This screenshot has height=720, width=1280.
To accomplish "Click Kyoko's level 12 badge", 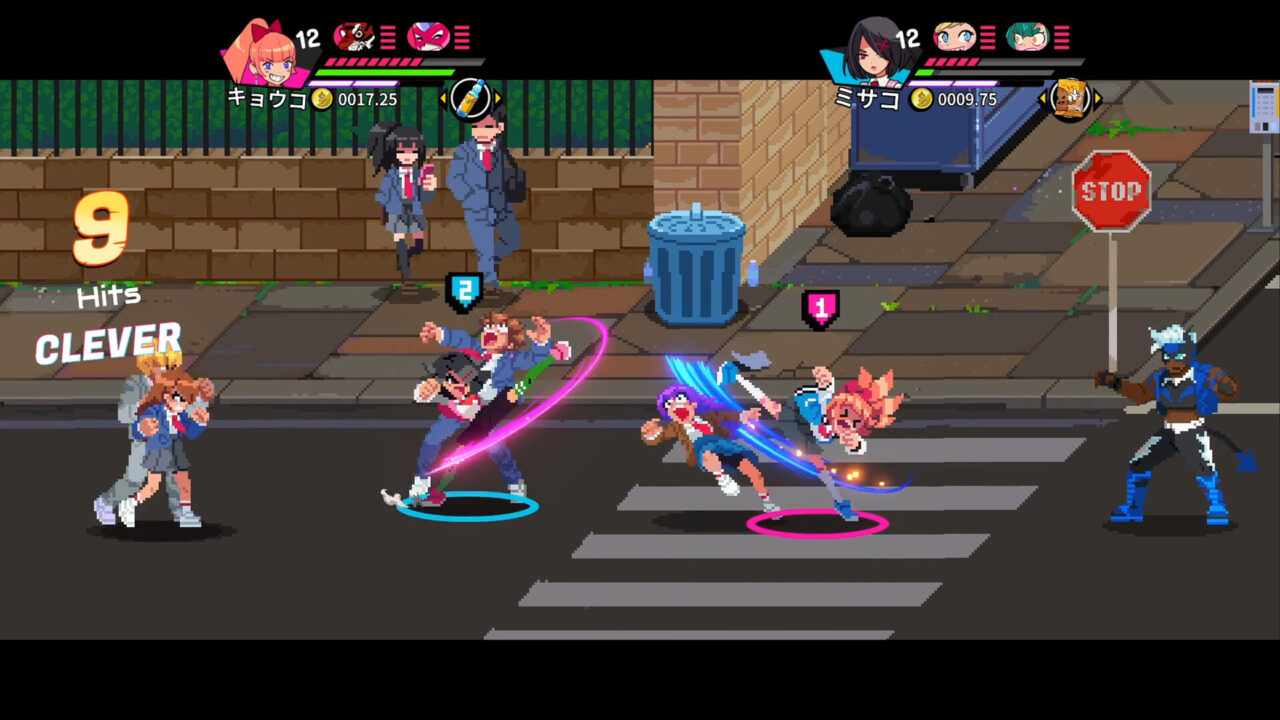I will tap(307, 40).
